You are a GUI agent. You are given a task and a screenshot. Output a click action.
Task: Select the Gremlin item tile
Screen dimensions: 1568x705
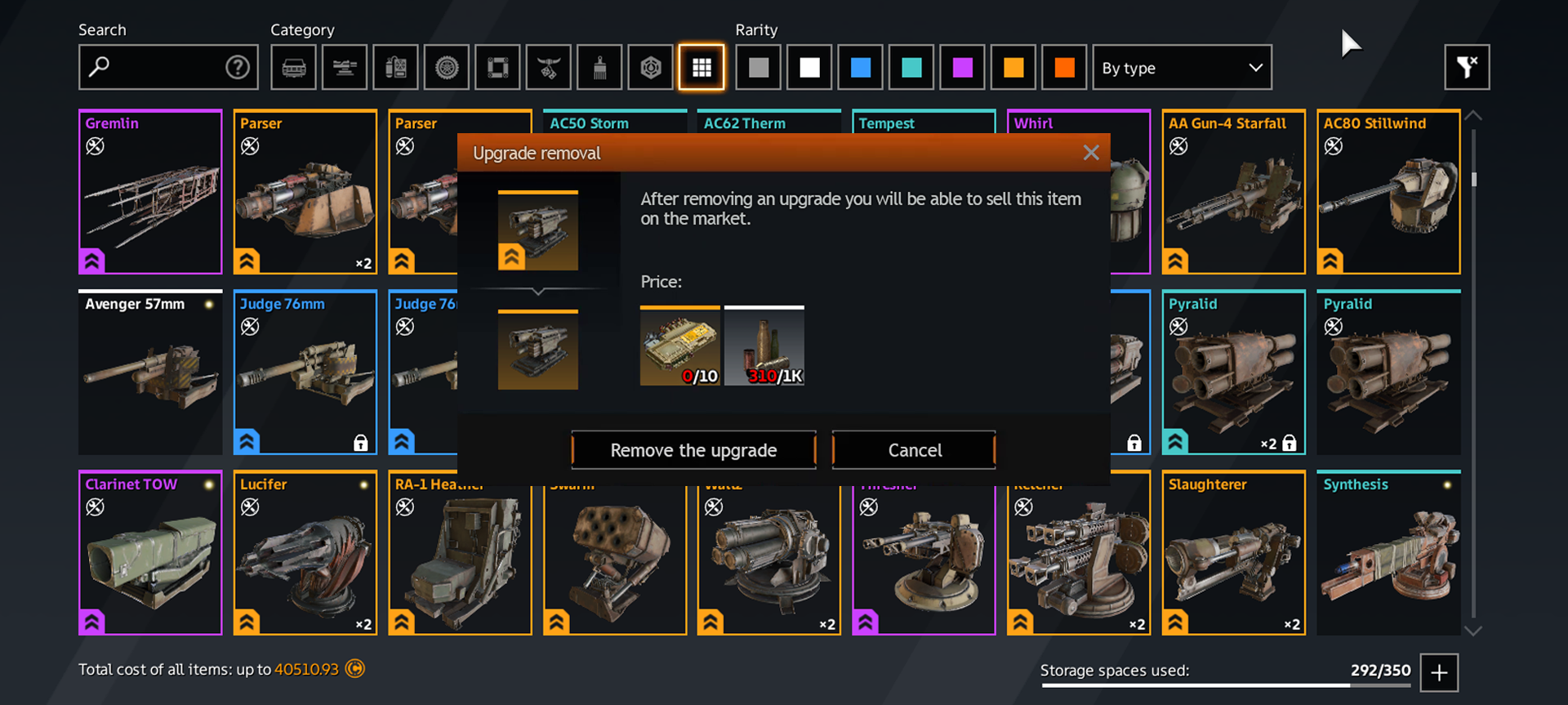click(150, 192)
